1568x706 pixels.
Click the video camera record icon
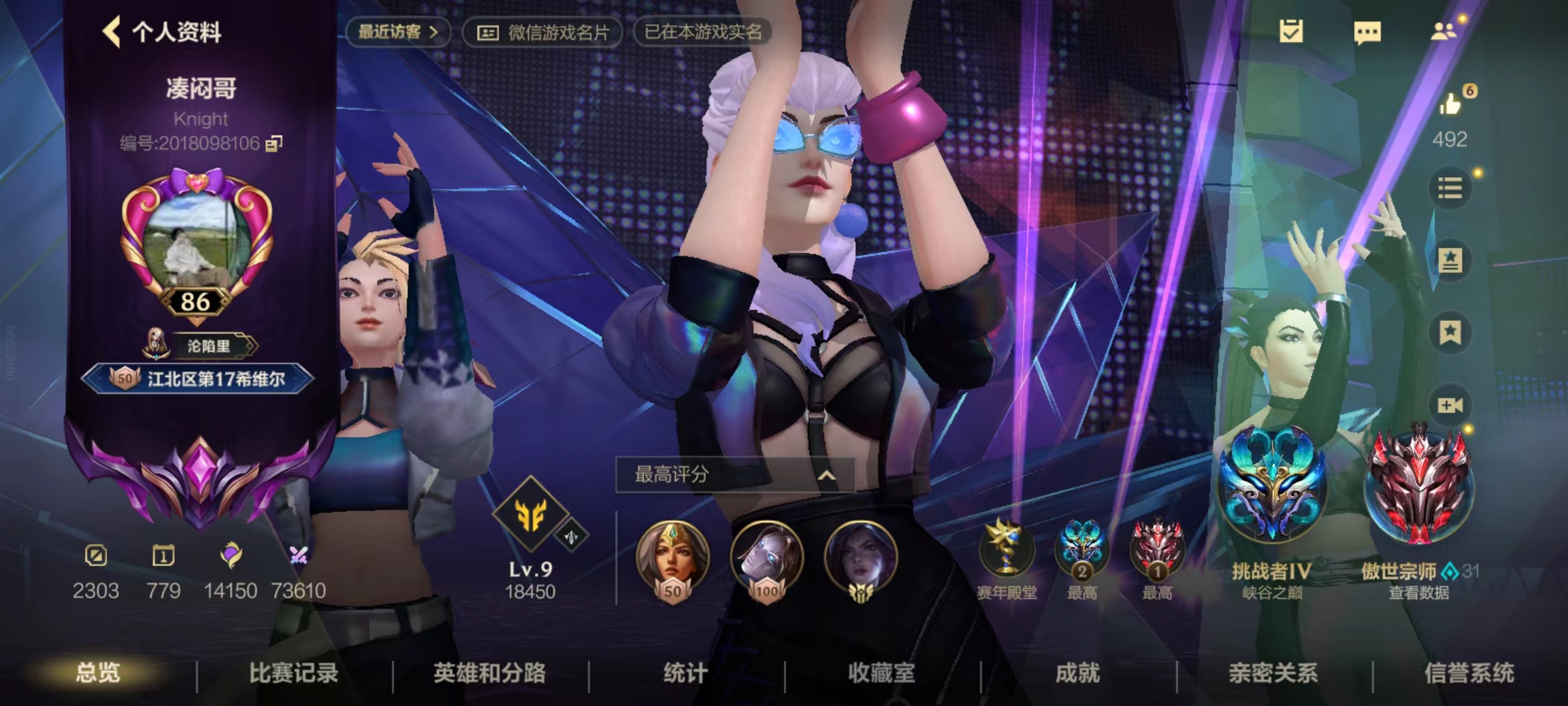click(x=1450, y=405)
